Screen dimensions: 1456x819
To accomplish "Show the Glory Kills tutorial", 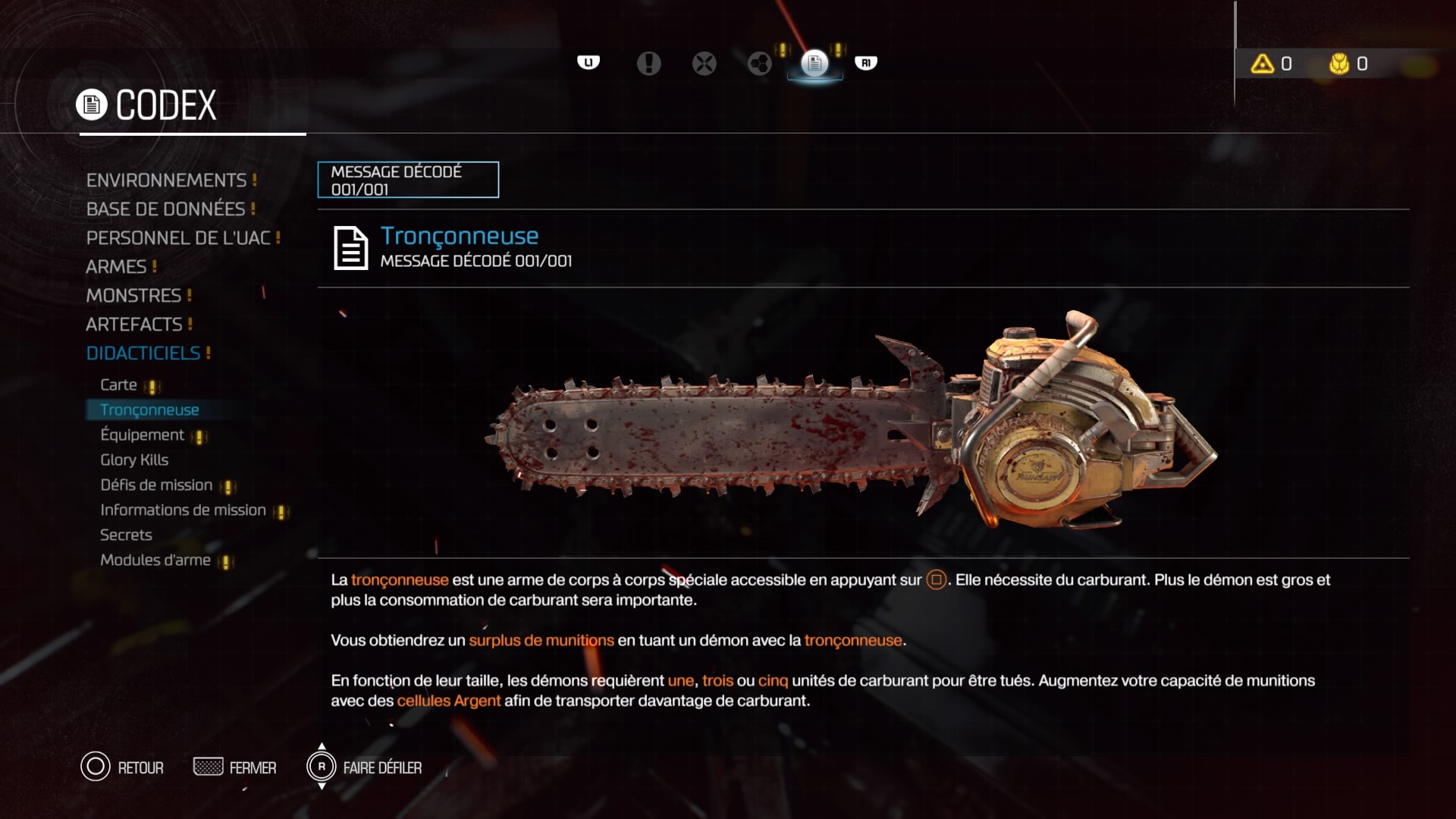I will coord(134,460).
